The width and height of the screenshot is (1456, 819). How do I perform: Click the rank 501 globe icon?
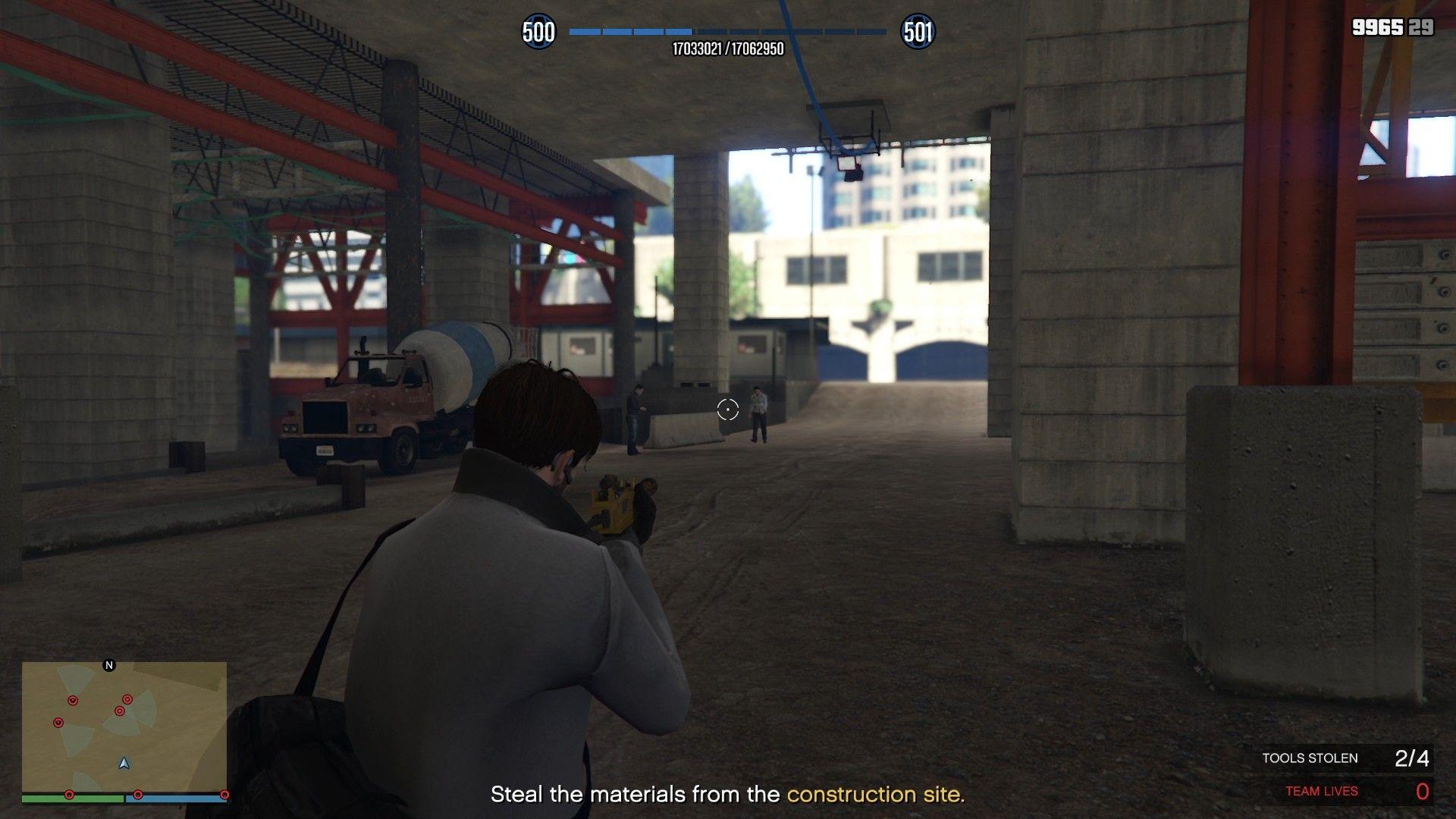pyautogui.click(x=918, y=32)
